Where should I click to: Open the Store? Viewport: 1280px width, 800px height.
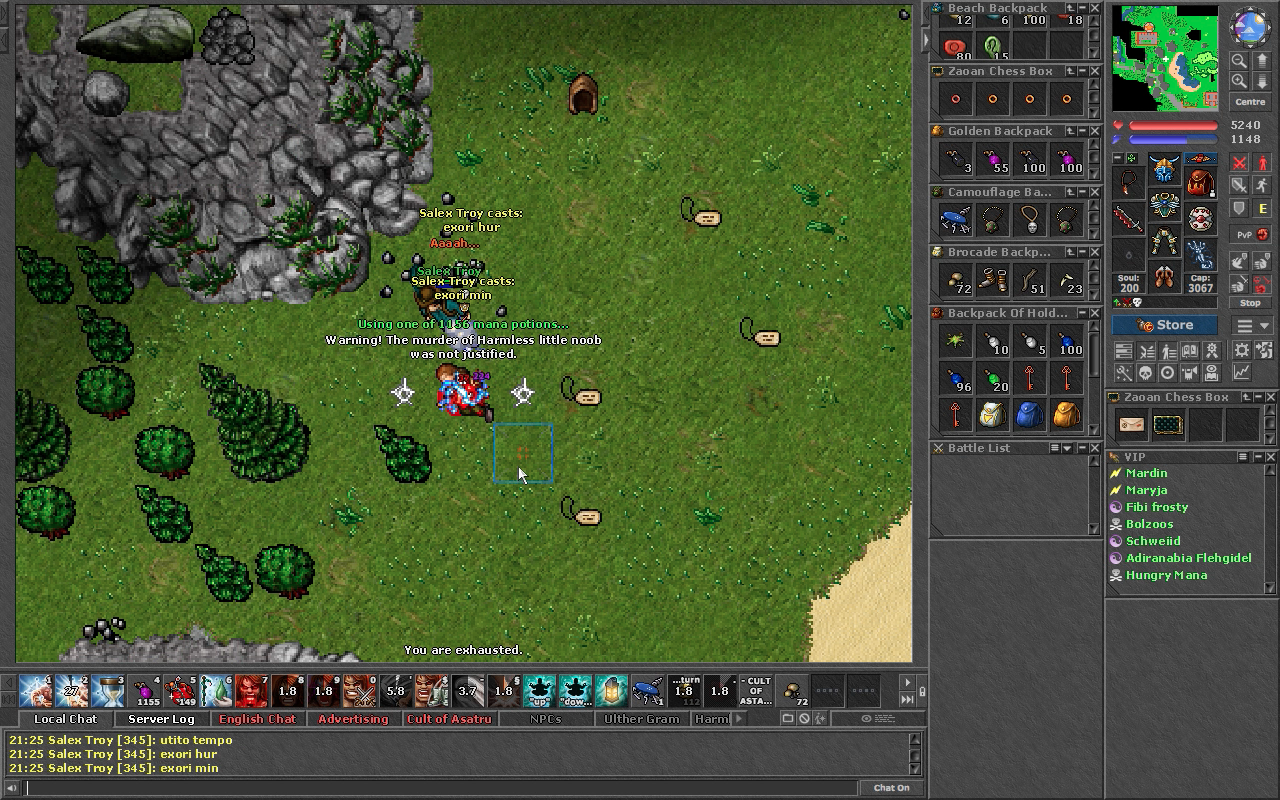(x=1165, y=325)
